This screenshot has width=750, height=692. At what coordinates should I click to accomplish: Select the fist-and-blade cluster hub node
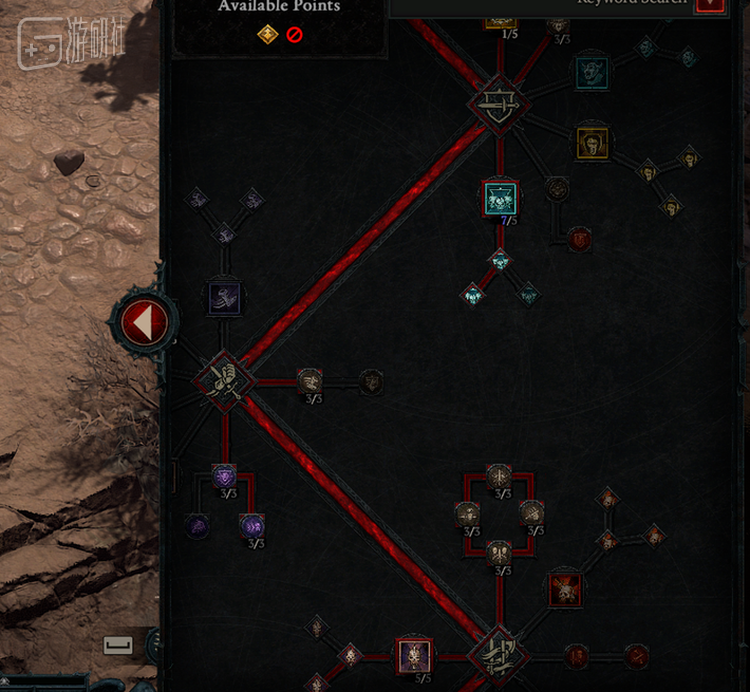point(223,380)
